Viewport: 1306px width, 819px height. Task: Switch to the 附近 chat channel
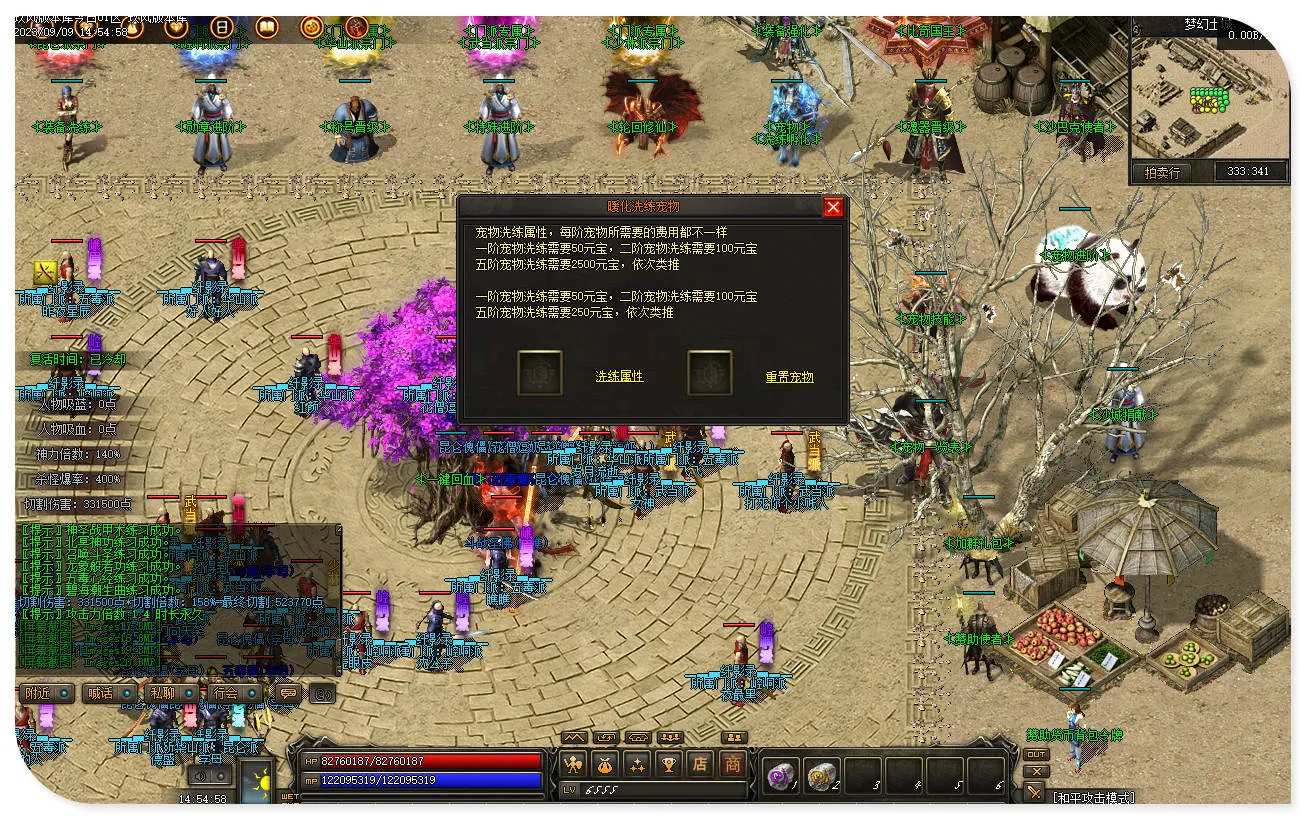pos(47,693)
